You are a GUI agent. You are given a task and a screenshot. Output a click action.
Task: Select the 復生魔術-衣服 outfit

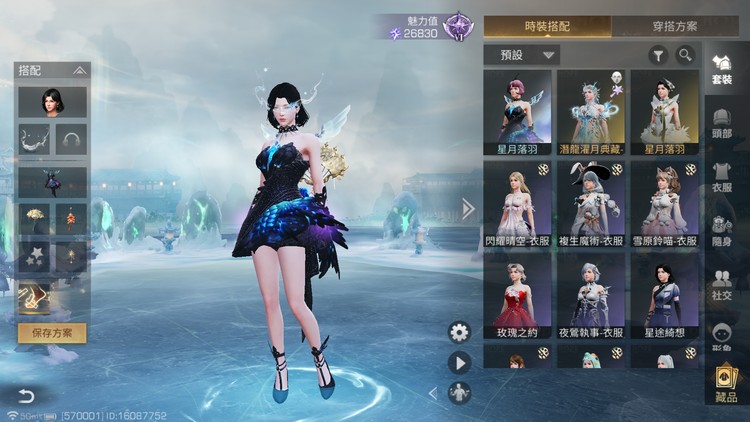pos(591,205)
